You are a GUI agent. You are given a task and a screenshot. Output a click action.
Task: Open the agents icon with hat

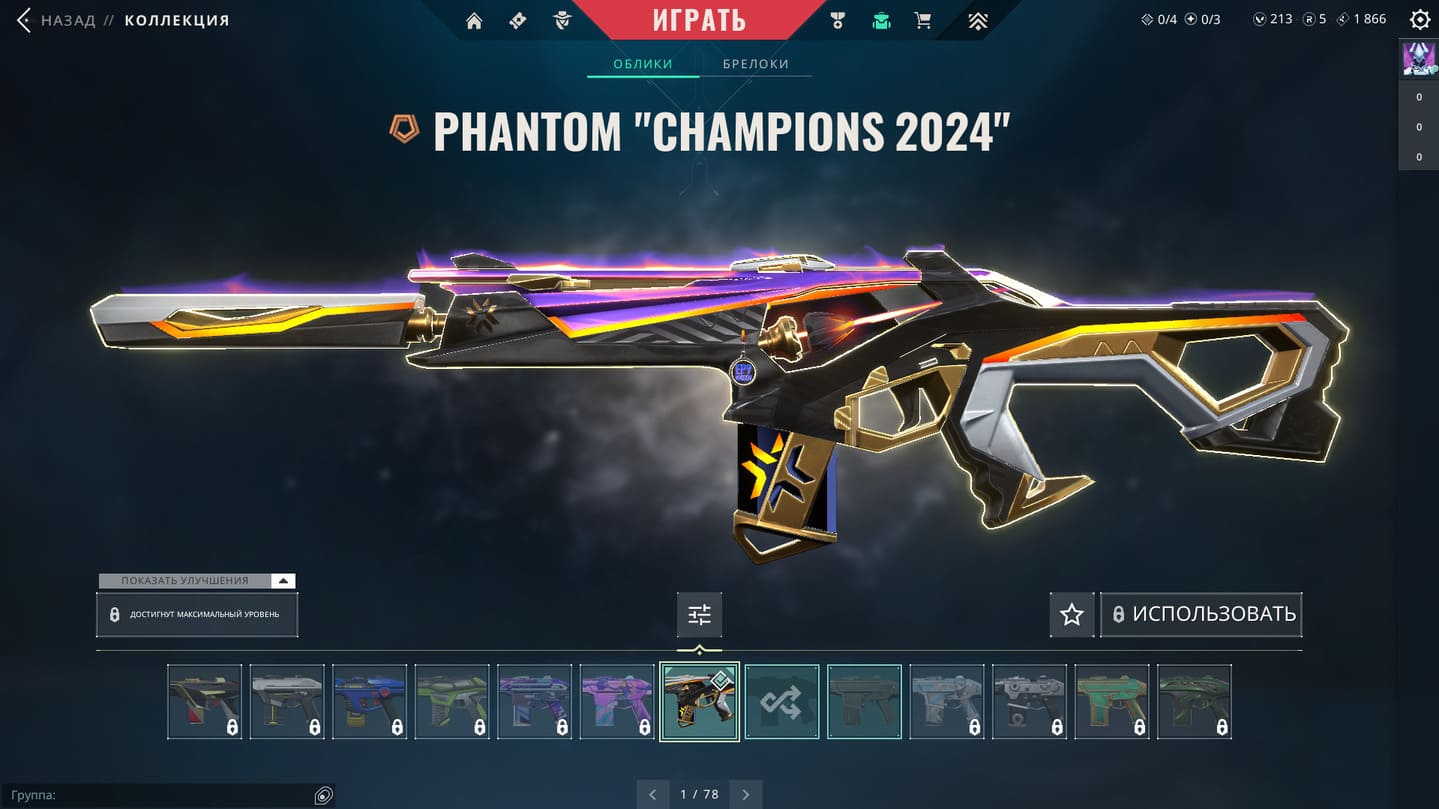[x=562, y=20]
